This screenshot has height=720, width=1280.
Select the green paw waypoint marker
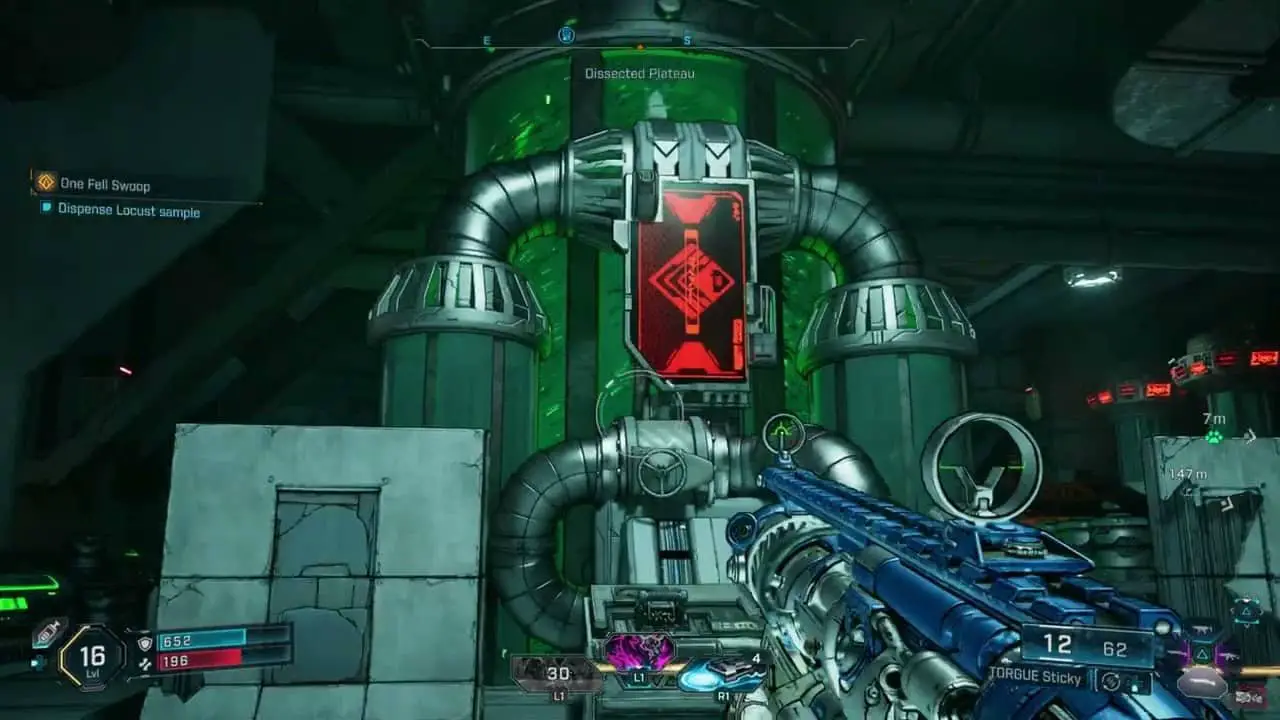pyautogui.click(x=1213, y=437)
